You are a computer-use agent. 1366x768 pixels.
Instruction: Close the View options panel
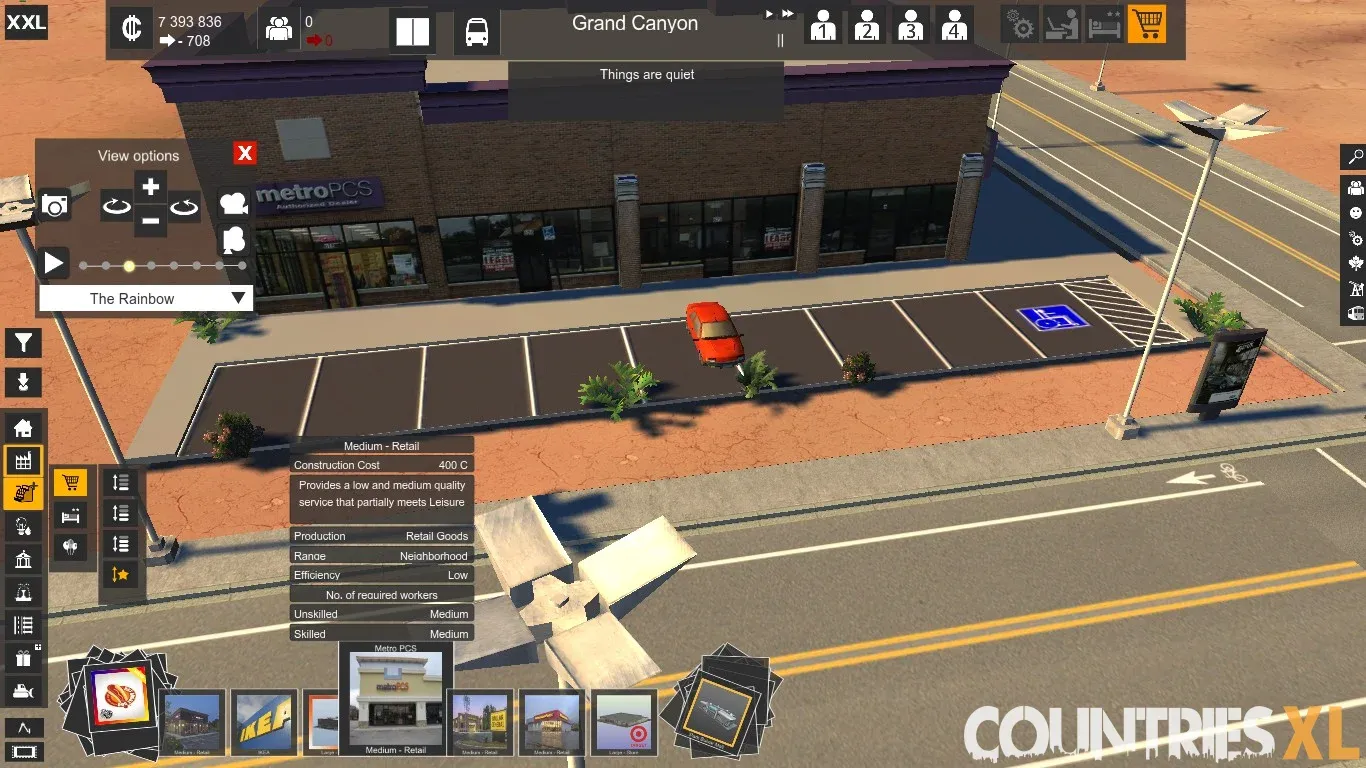click(x=245, y=153)
